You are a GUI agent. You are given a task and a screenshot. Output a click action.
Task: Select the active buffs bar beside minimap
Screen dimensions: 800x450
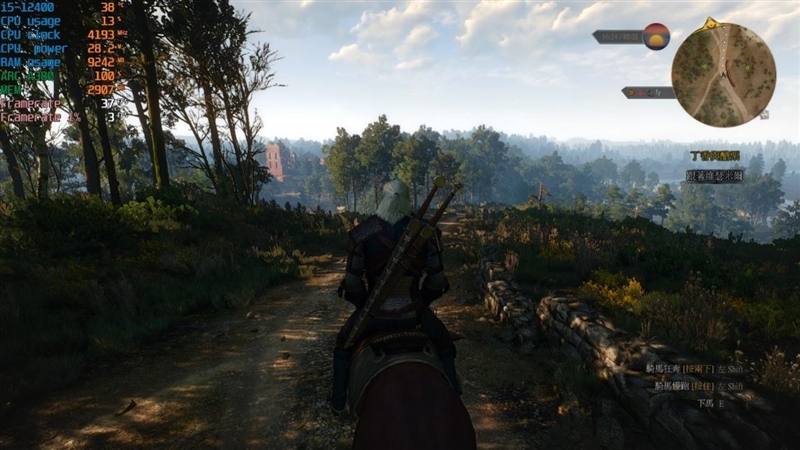coord(647,92)
